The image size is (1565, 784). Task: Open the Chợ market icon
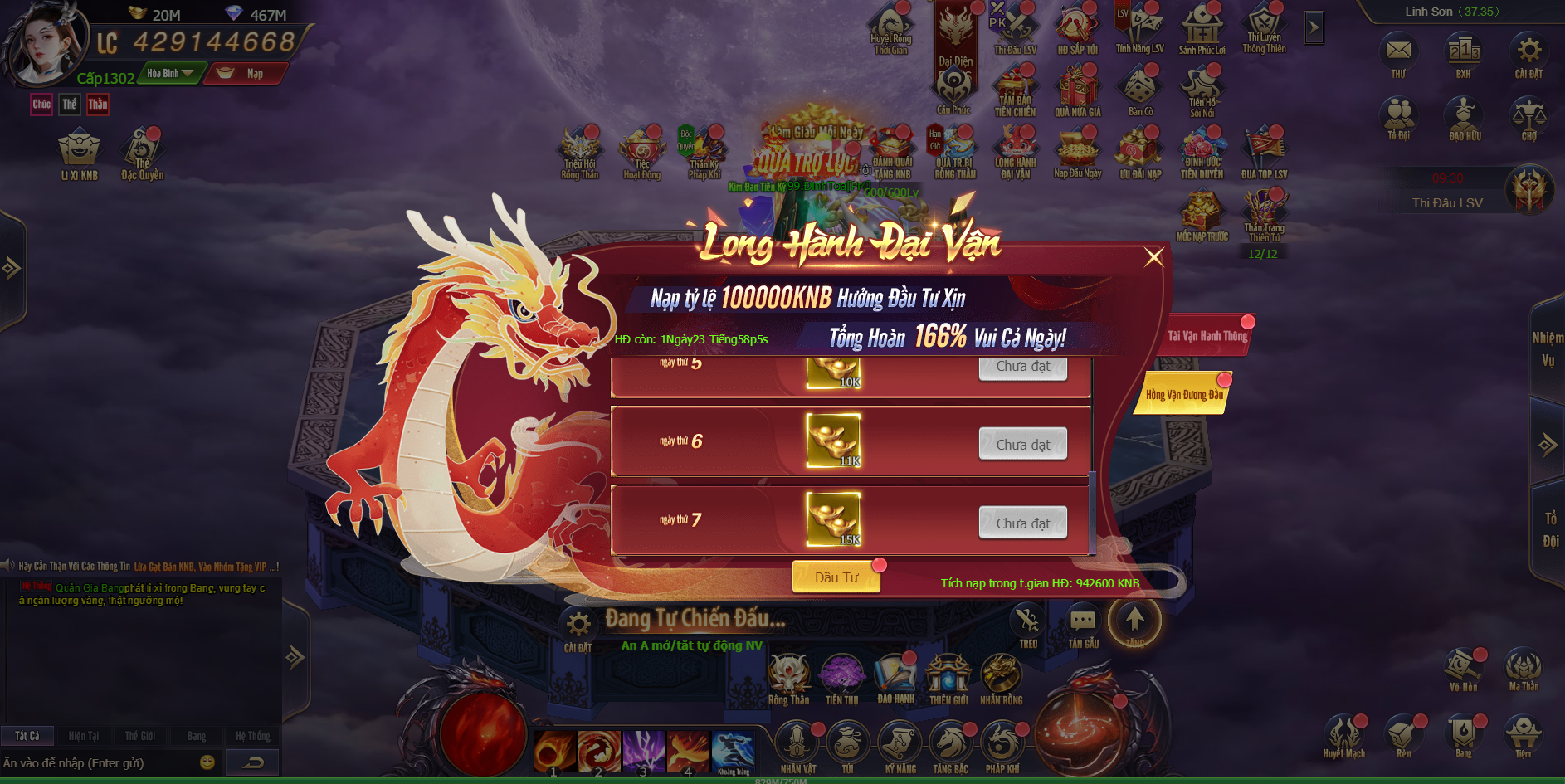click(x=1528, y=118)
